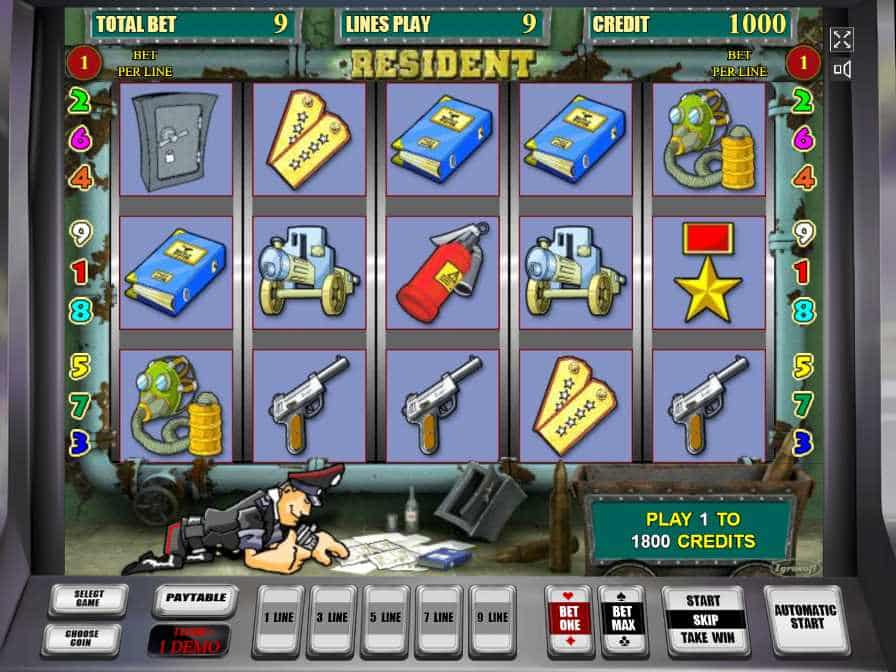Click the Bet One button

[x=568, y=619]
